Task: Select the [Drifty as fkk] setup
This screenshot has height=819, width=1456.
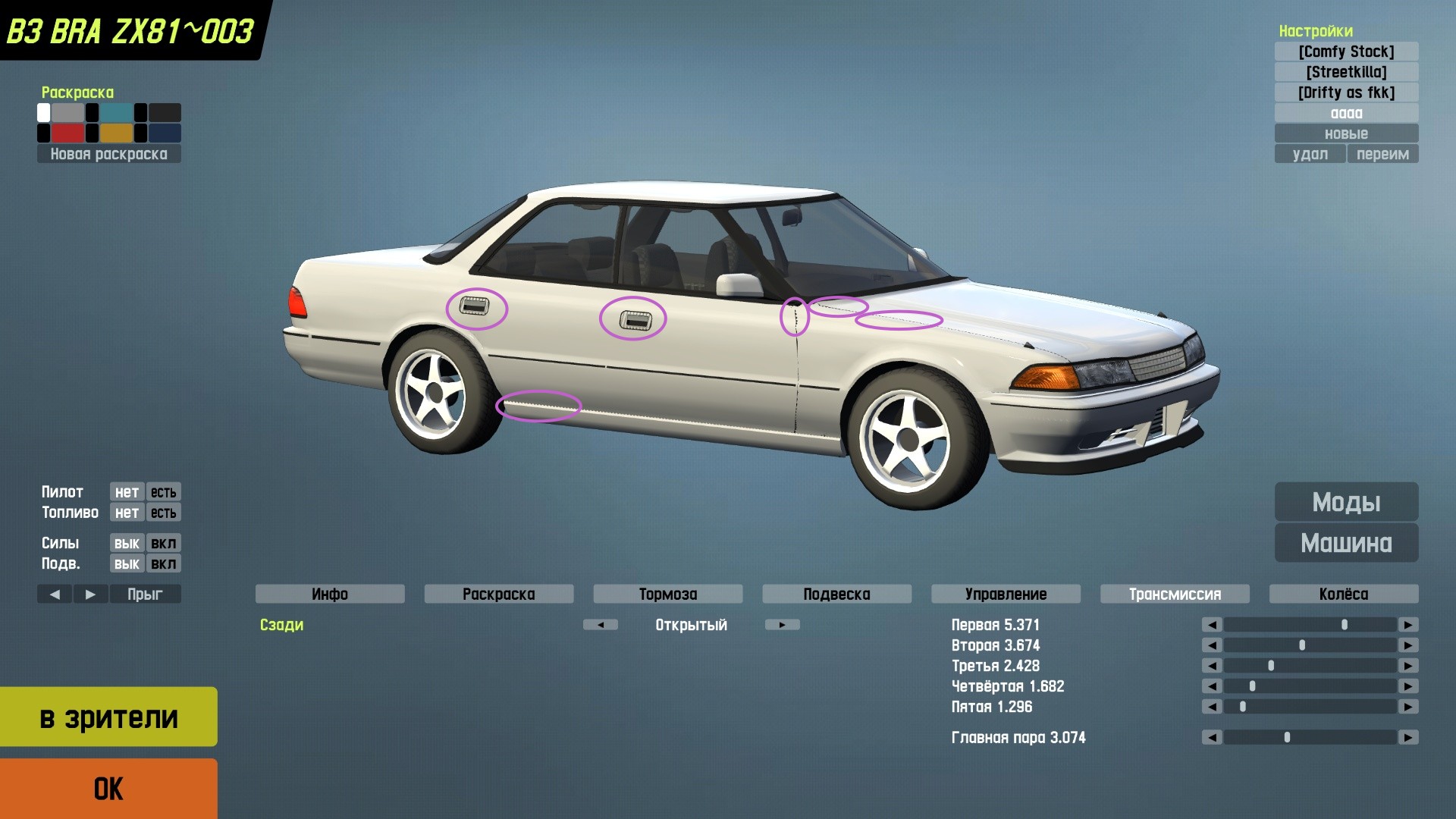Action: (x=1346, y=93)
